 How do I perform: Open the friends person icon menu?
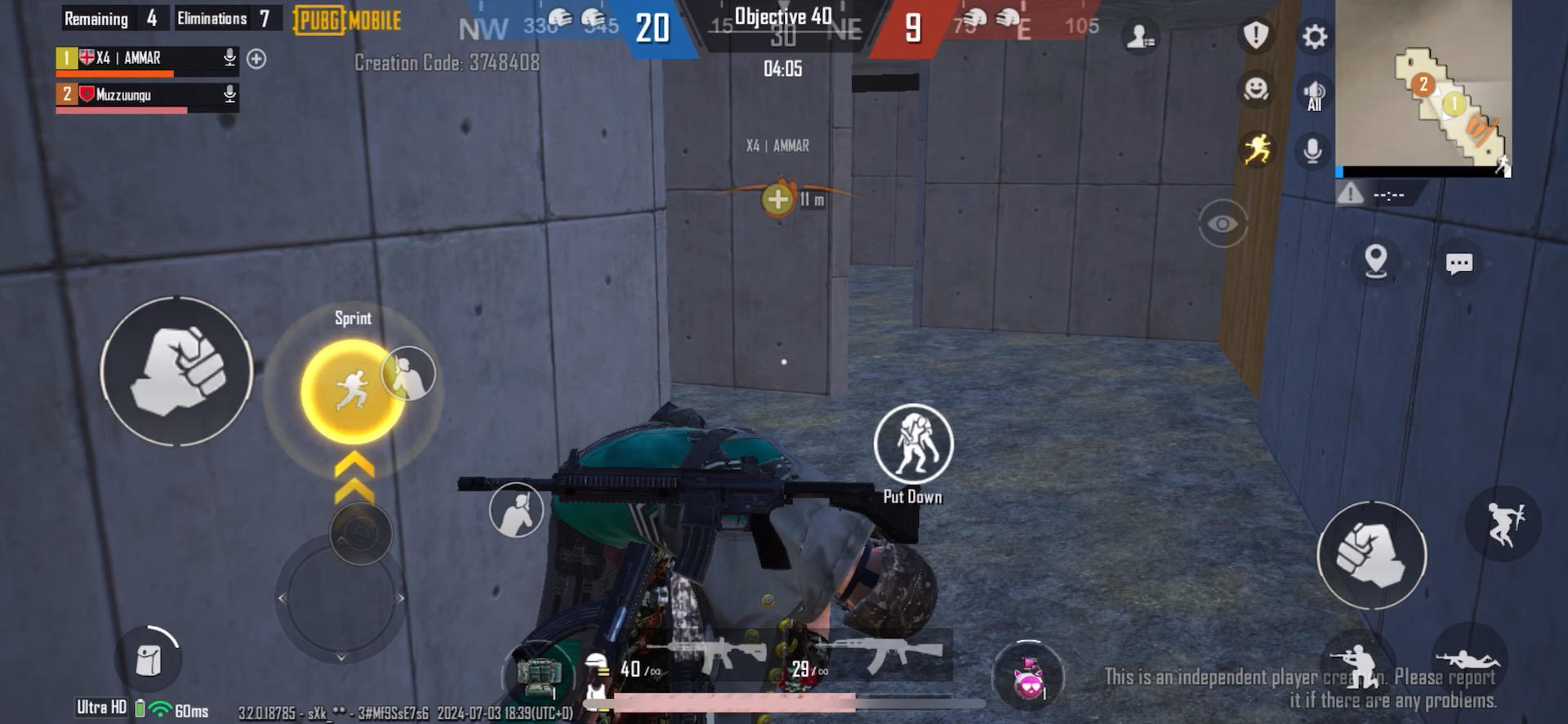[1140, 37]
